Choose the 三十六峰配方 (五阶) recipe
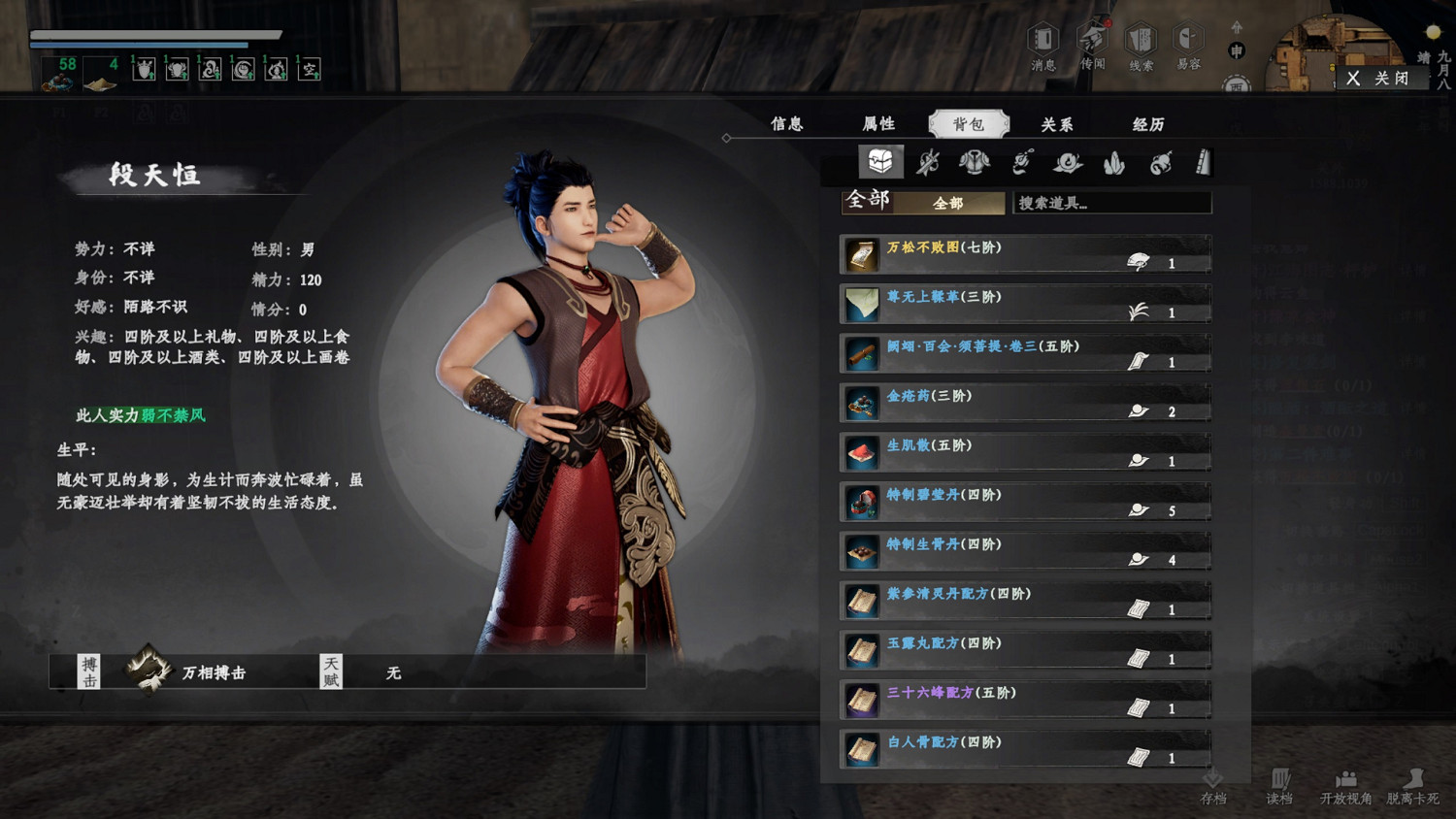 click(x=1025, y=700)
